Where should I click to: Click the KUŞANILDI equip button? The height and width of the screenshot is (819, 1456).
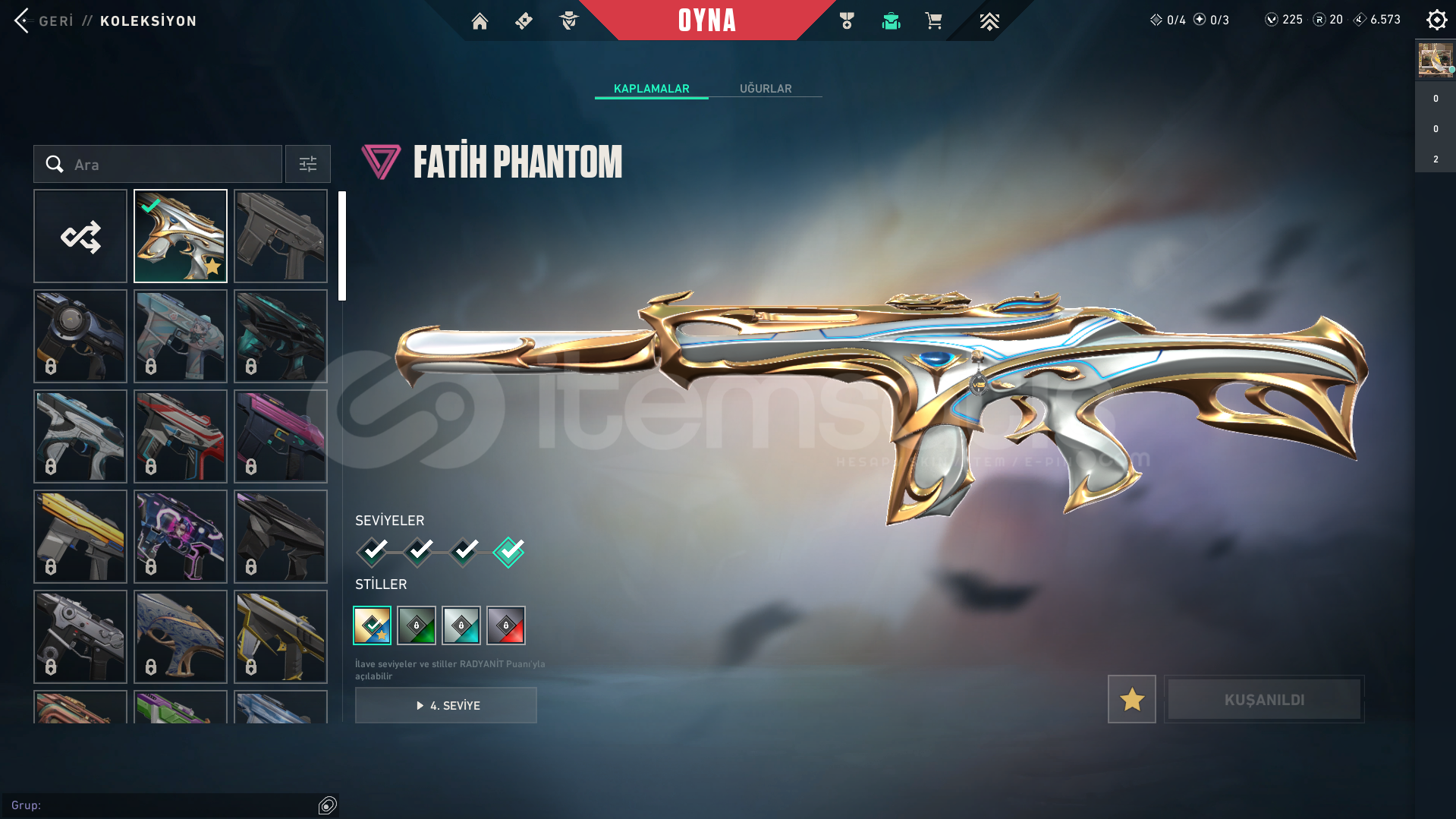pyautogui.click(x=1264, y=699)
